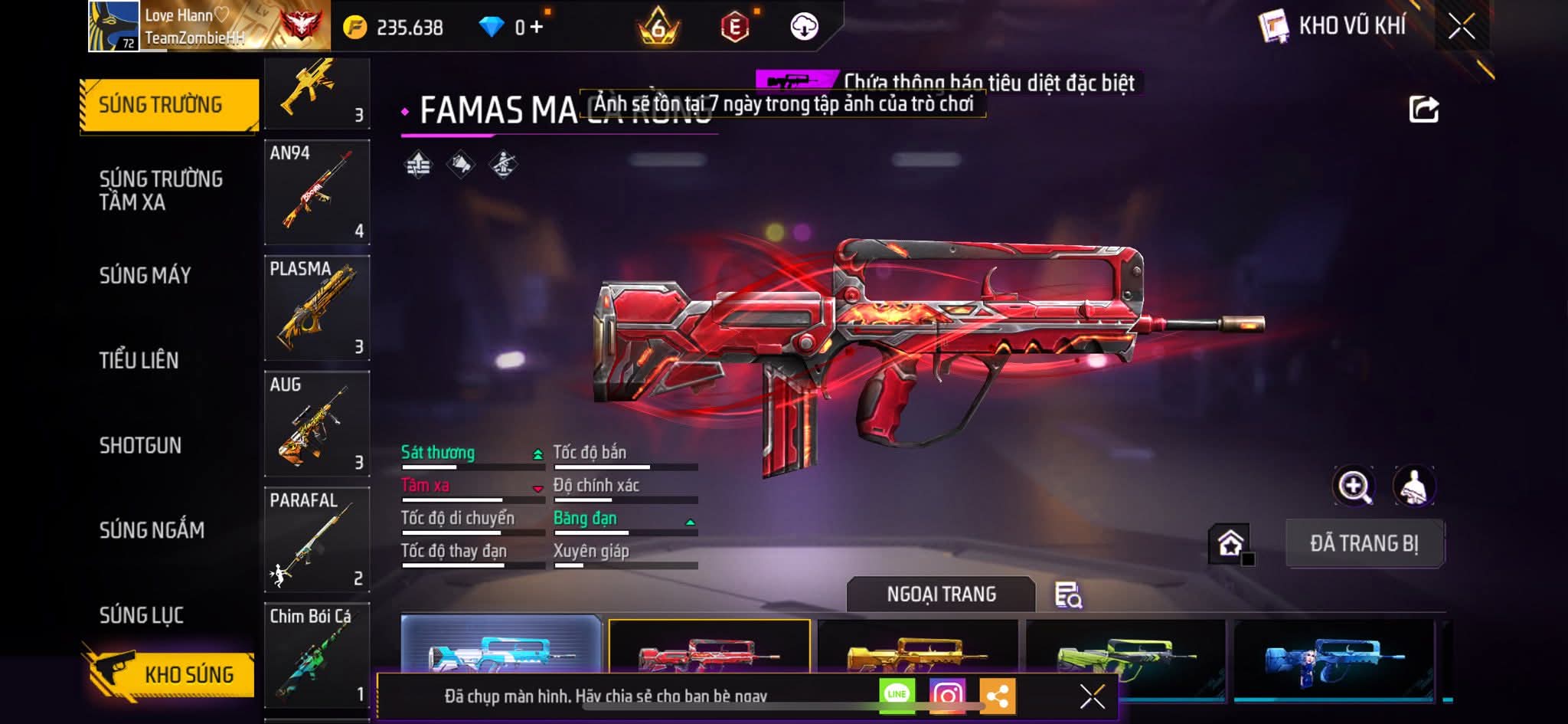1568x724 pixels.
Task: Open the Ngoại Trang tab
Action: 941,595
